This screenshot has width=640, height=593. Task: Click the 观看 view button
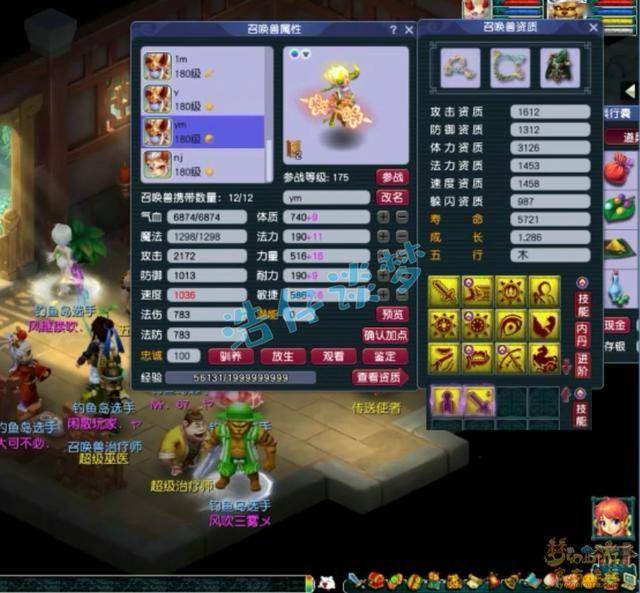[x=336, y=356]
